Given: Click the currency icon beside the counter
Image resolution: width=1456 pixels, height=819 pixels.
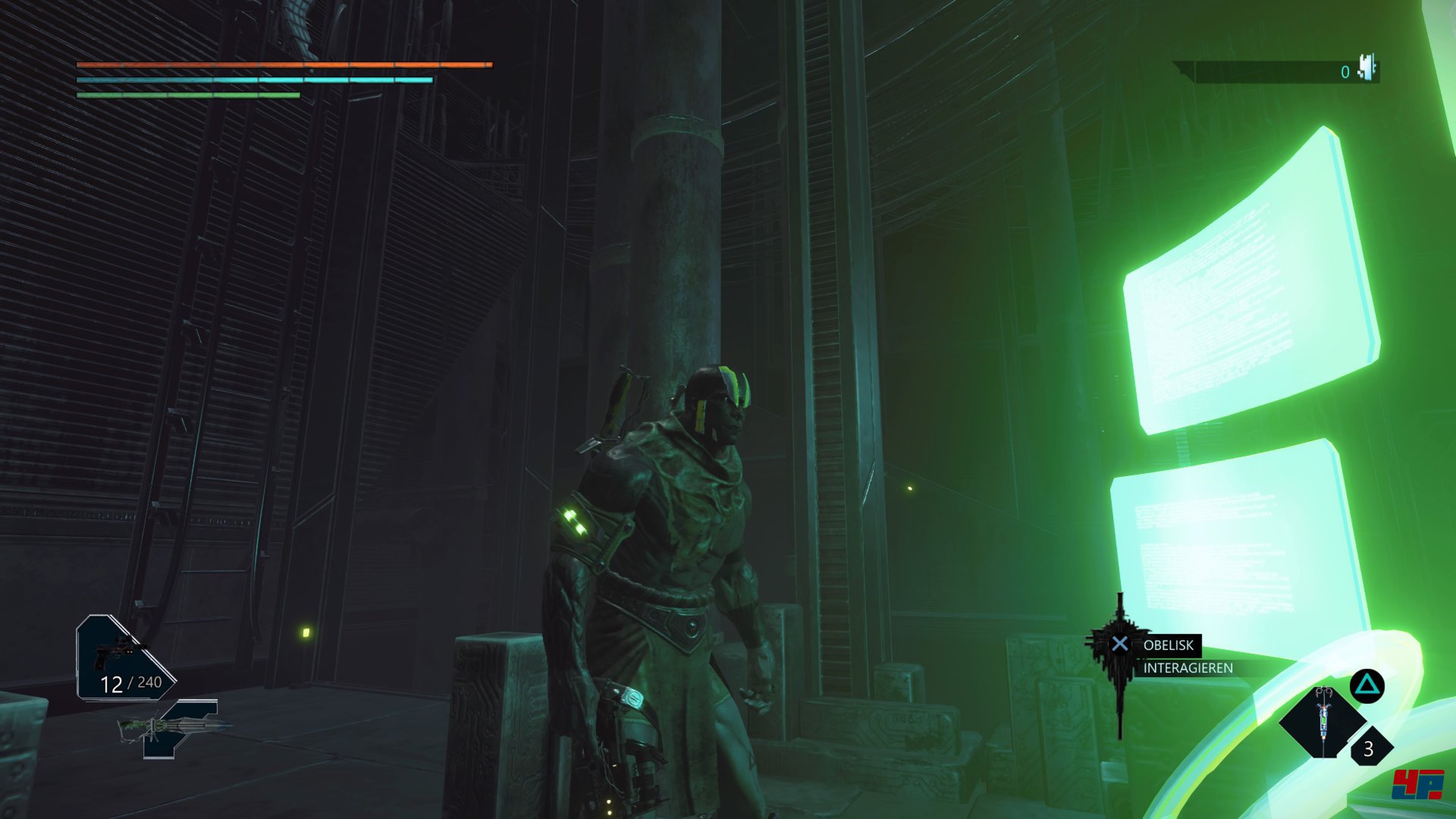Looking at the screenshot, I should [x=1368, y=68].
